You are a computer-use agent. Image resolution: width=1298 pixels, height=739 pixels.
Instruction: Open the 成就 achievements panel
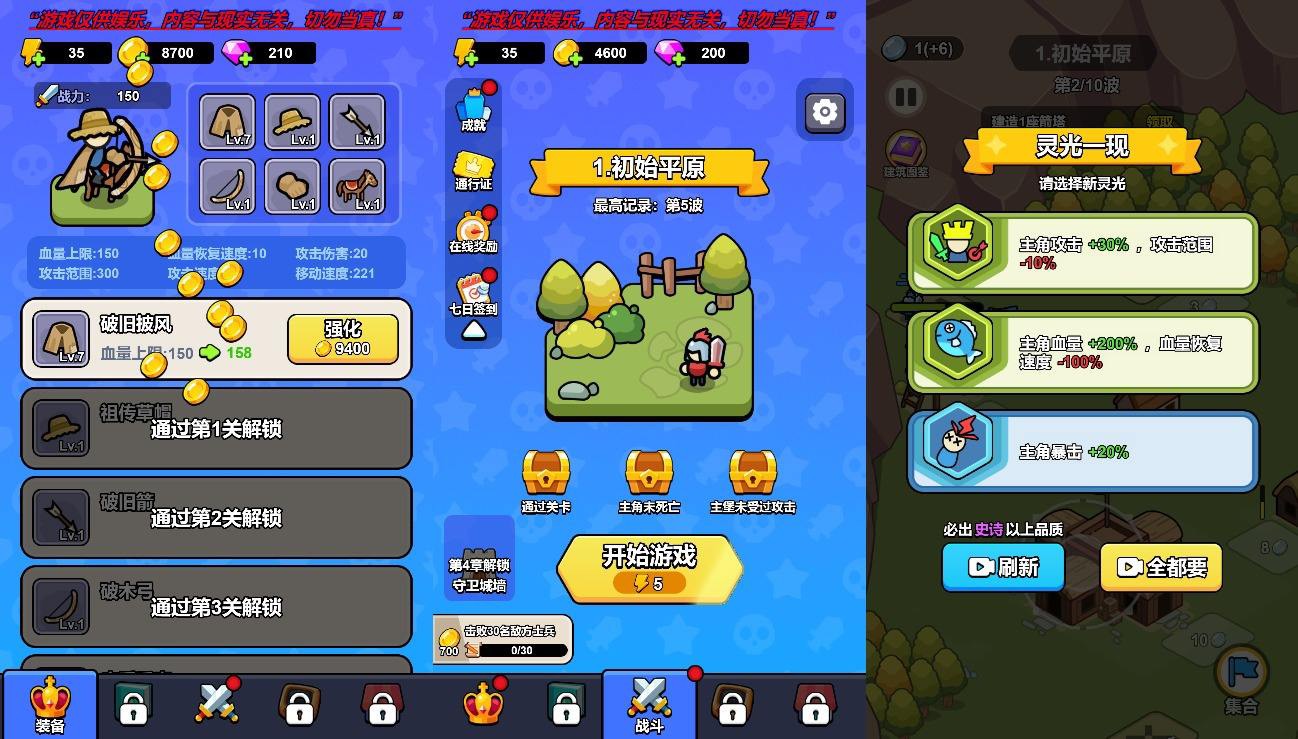click(x=472, y=105)
